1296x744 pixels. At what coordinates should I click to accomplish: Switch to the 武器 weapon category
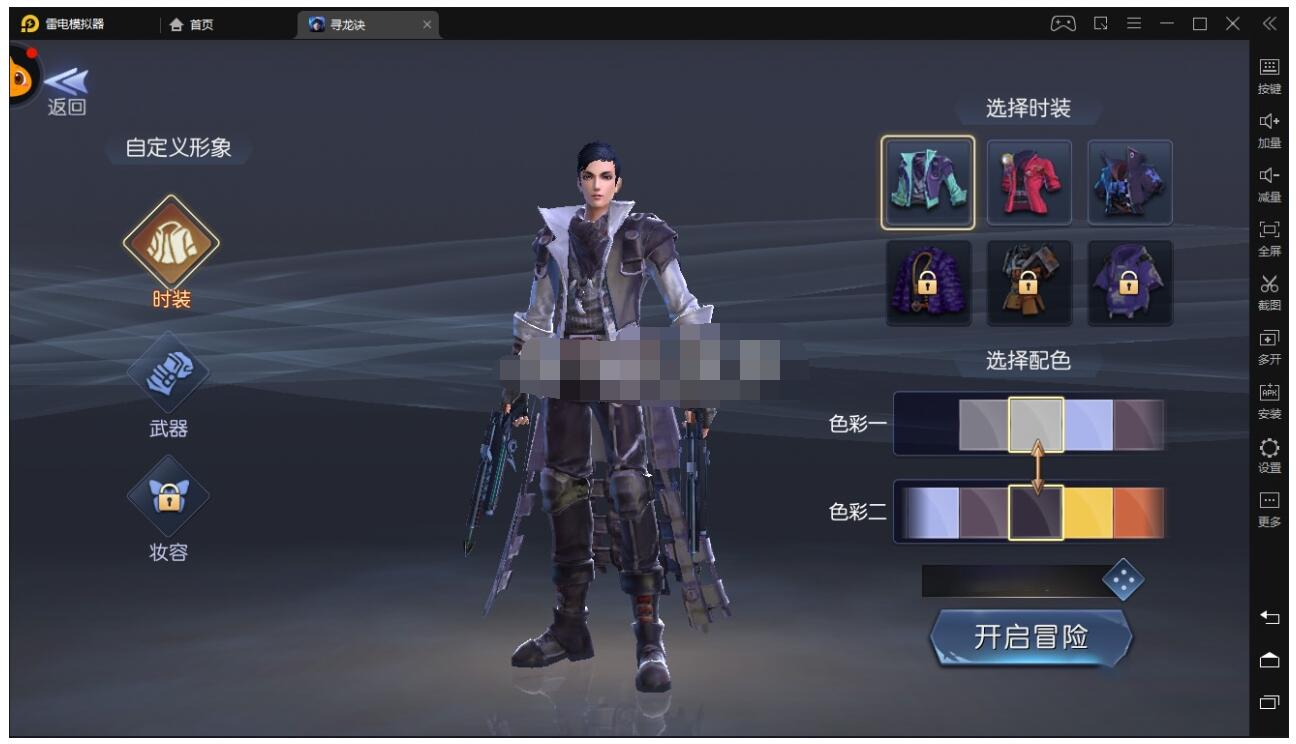tap(168, 371)
